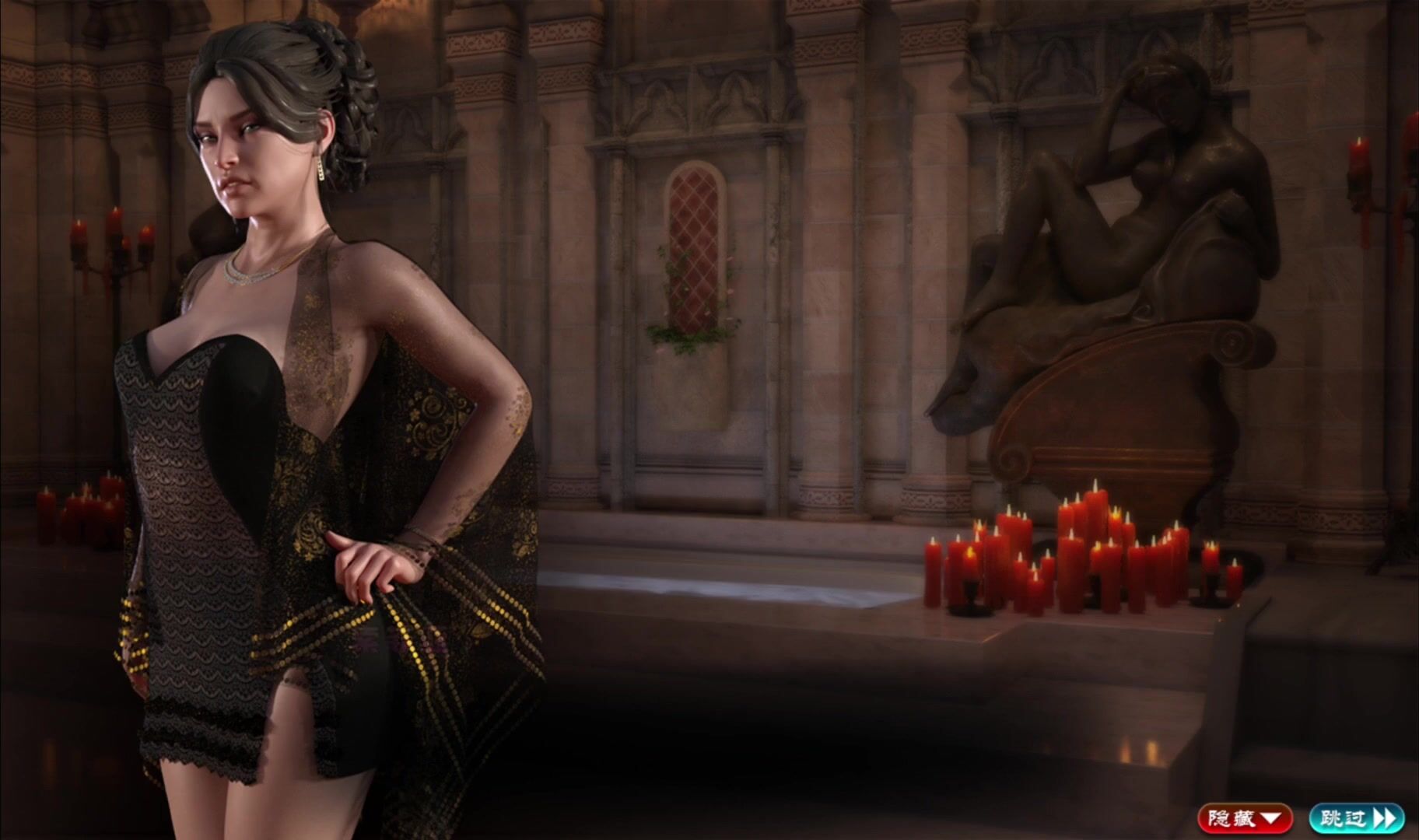Hide the interface with the red 隐藏 button
Image resolution: width=1419 pixels, height=840 pixels.
coord(1245,818)
